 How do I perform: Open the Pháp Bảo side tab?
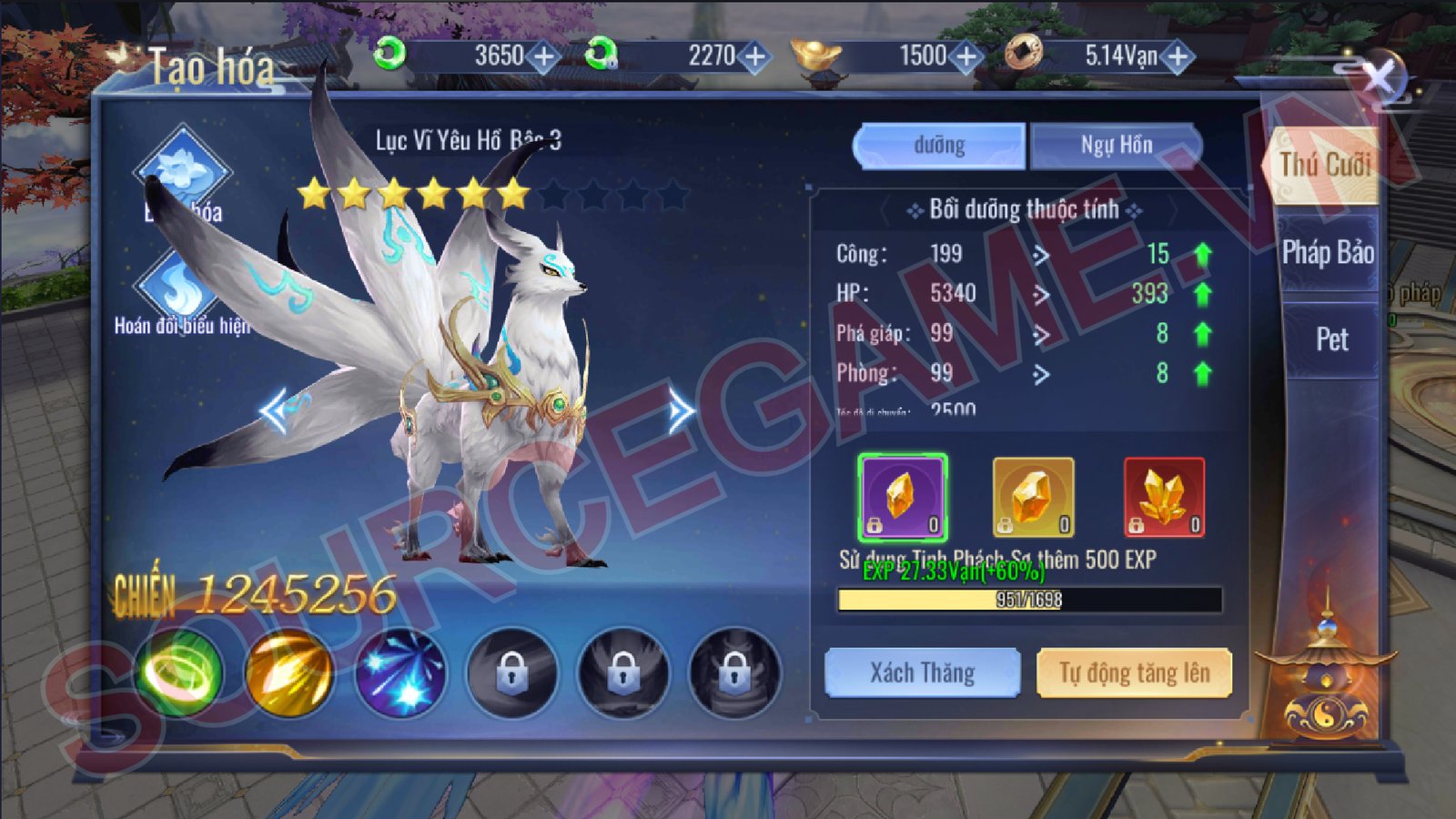(1327, 252)
